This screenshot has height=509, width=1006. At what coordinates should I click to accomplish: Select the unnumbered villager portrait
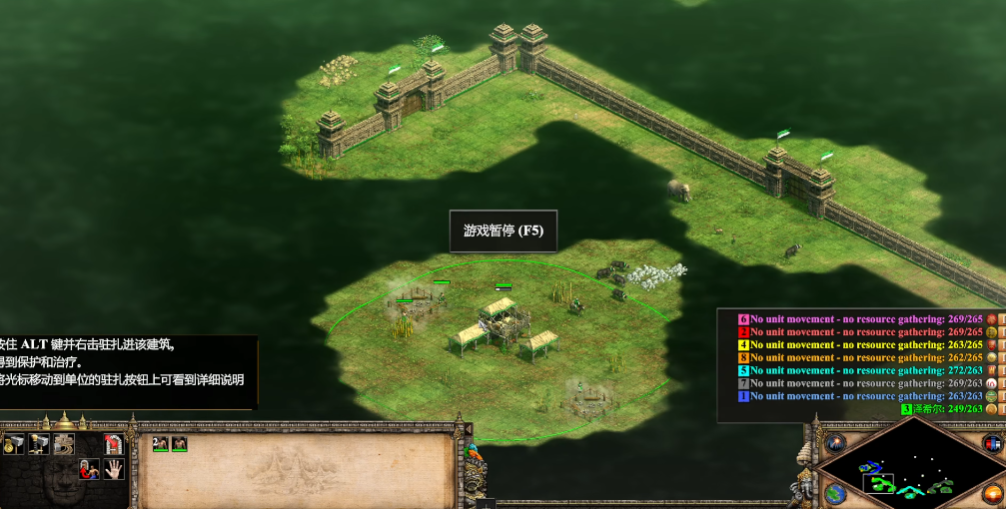pyautogui.click(x=179, y=444)
